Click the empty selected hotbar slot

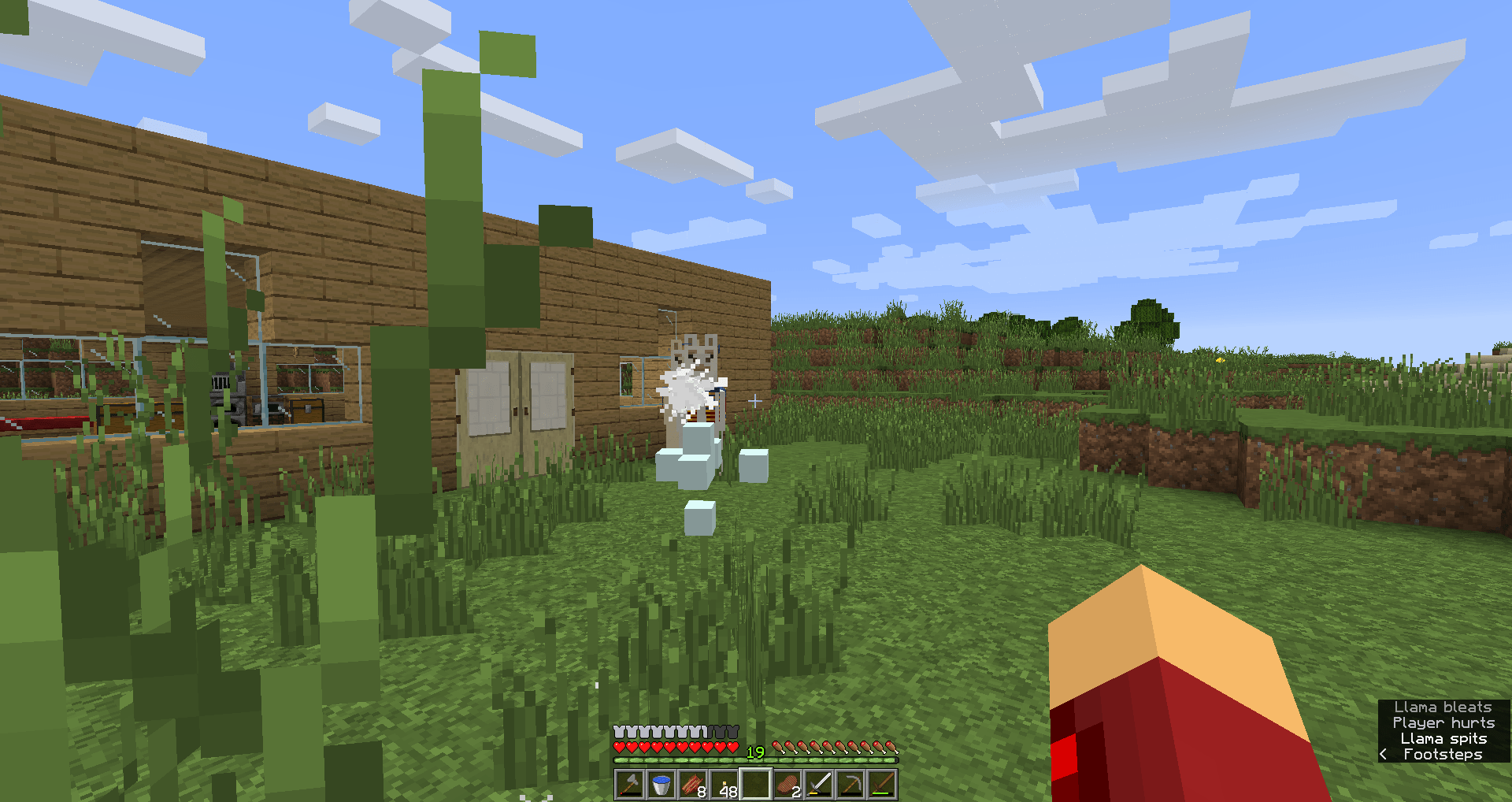757,782
